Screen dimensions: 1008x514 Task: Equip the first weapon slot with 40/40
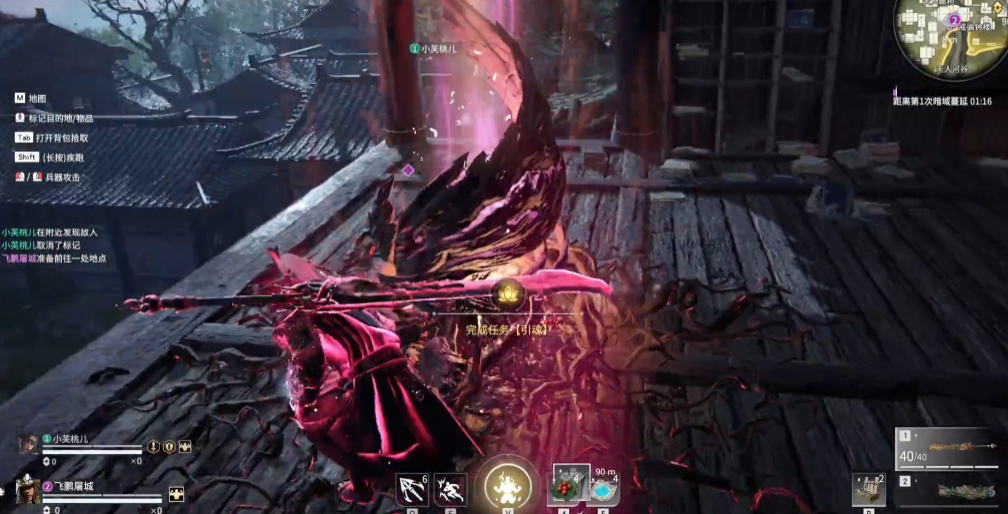pyautogui.click(x=952, y=448)
